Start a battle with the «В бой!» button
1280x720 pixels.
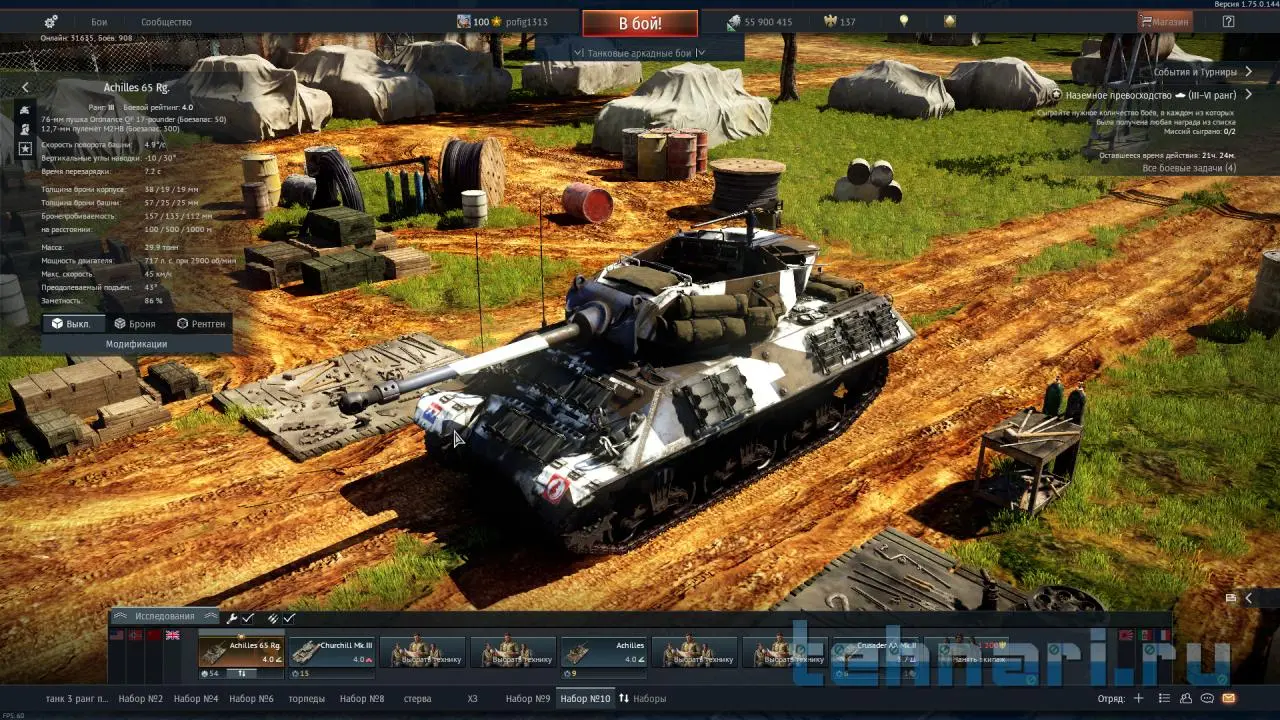[x=639, y=23]
